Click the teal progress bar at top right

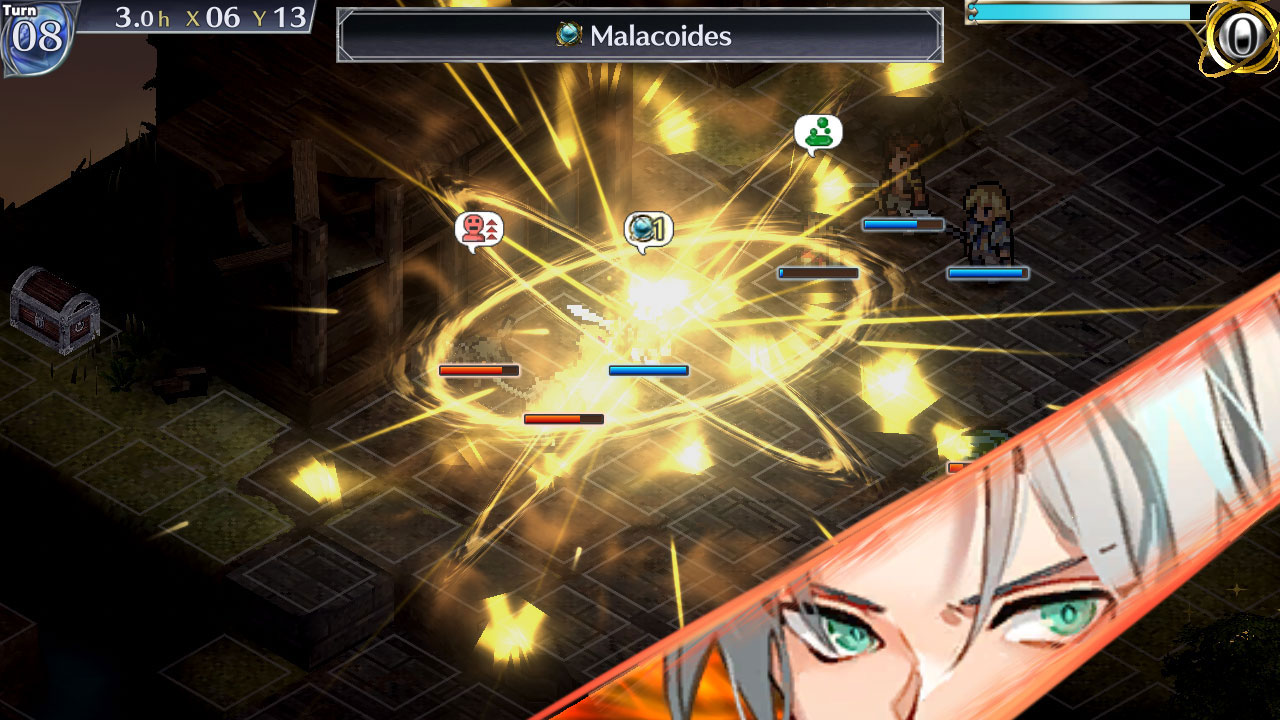click(1080, 10)
